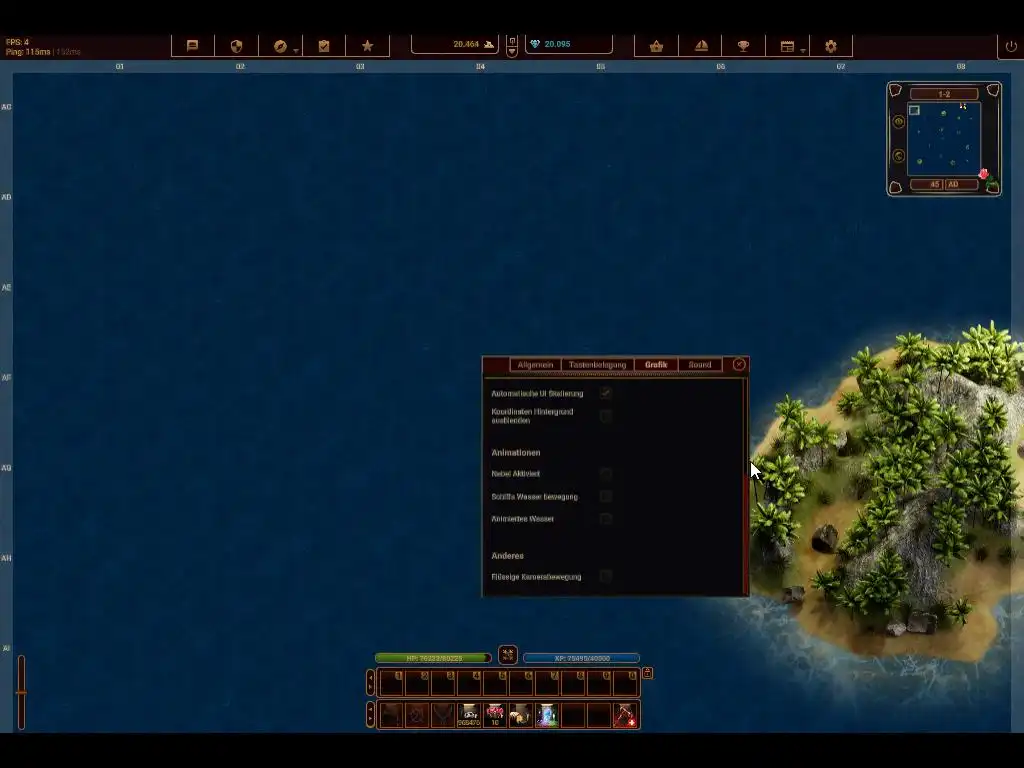
Task: Select the Sound settings tab
Action: 700,365
